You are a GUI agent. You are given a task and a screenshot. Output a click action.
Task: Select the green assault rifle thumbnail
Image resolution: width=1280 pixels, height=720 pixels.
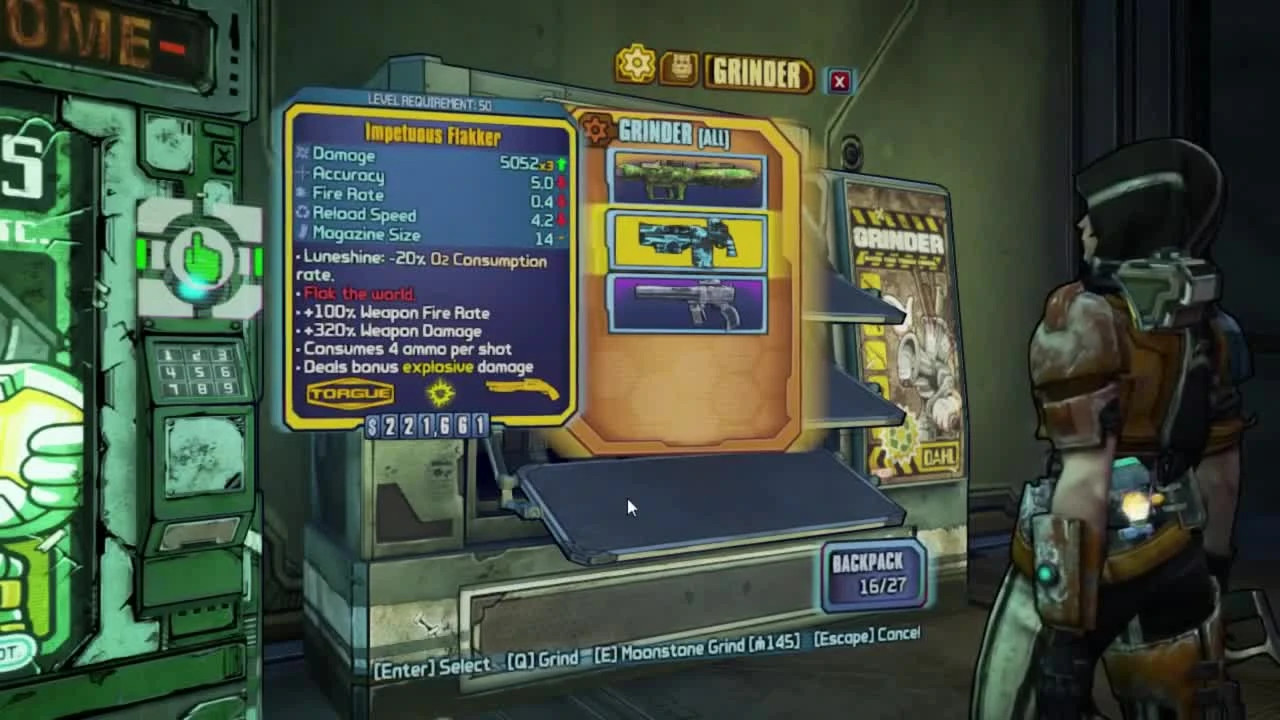pyautogui.click(x=686, y=176)
